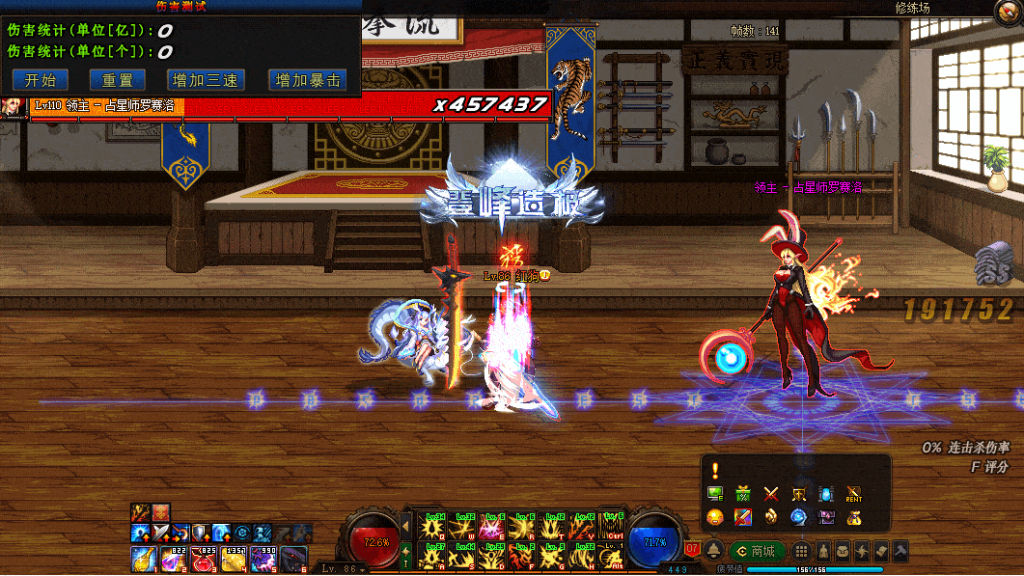
Task: Open the inventory bag icon
Action: pyautogui.click(x=843, y=551)
